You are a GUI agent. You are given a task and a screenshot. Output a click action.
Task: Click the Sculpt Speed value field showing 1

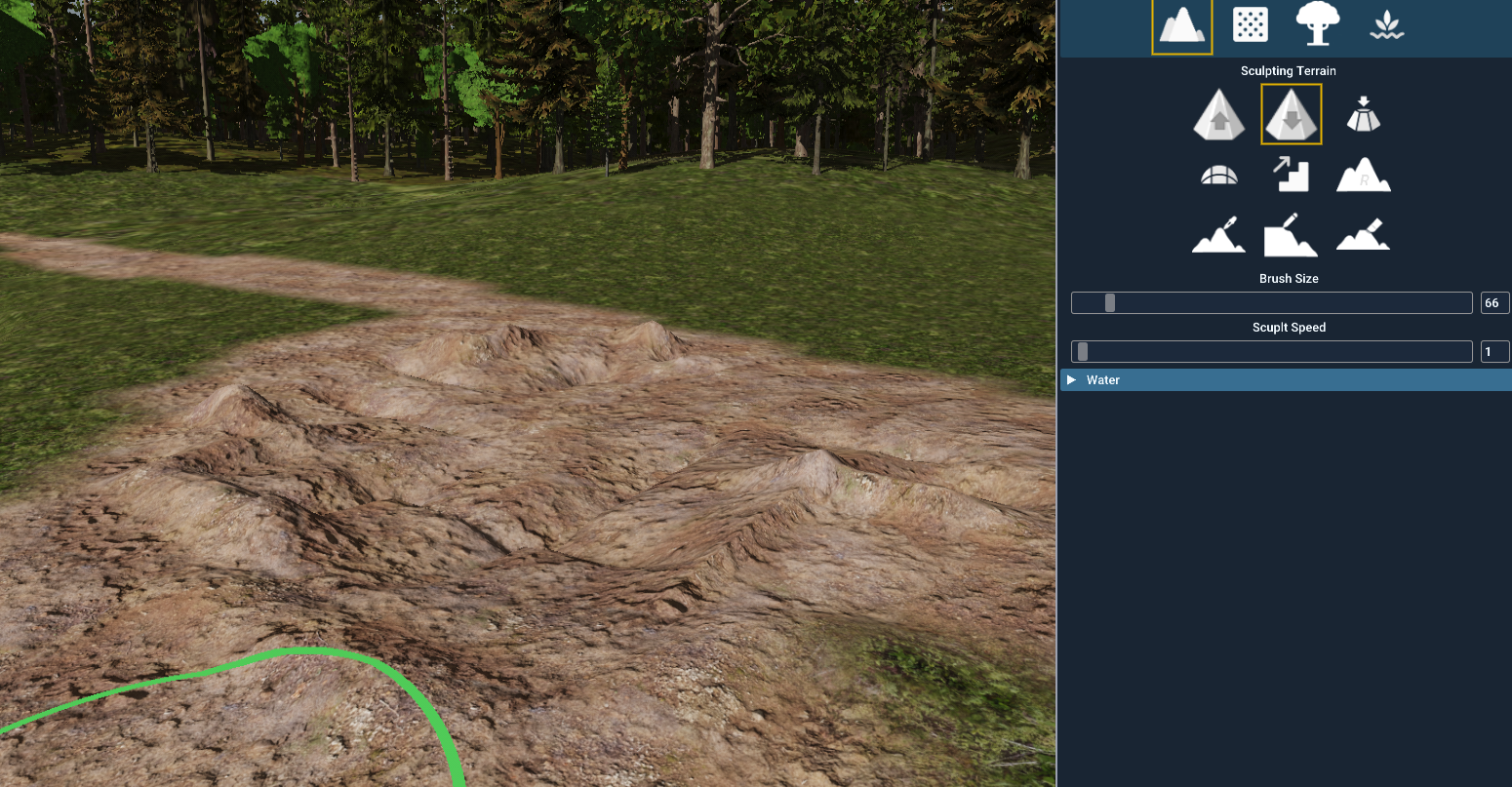[1494, 351]
